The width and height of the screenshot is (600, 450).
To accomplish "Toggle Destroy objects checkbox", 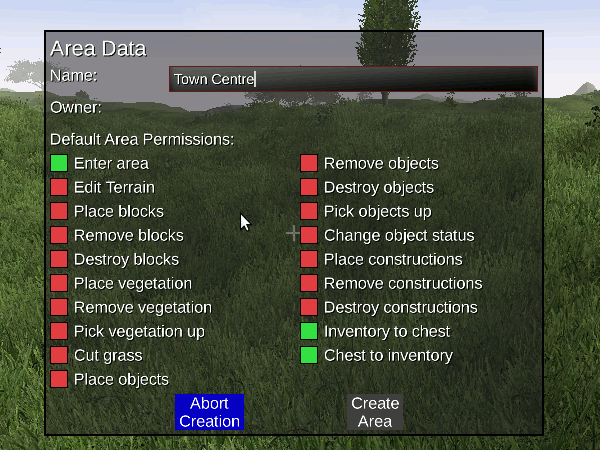I will click(309, 187).
